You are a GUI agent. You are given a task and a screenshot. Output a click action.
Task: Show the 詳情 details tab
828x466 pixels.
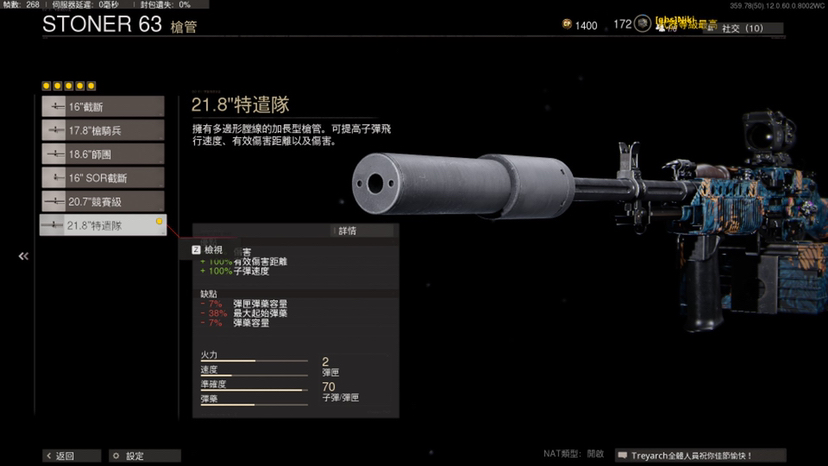(x=346, y=231)
